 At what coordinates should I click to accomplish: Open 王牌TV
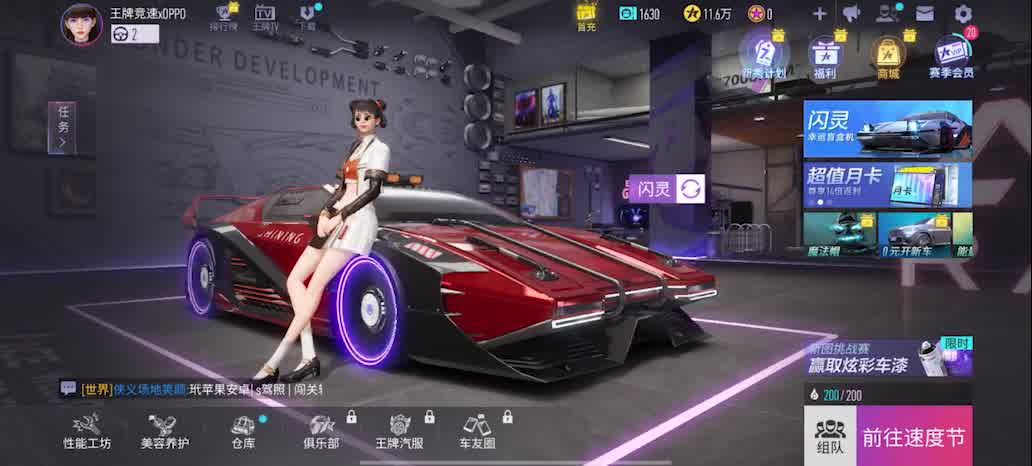tap(265, 17)
